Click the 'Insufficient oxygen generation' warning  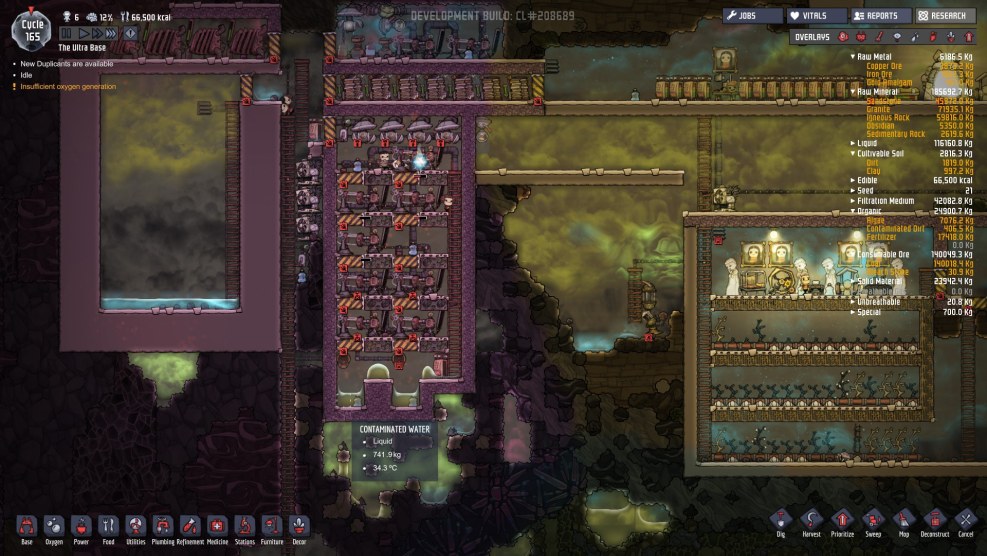pyautogui.click(x=70, y=86)
